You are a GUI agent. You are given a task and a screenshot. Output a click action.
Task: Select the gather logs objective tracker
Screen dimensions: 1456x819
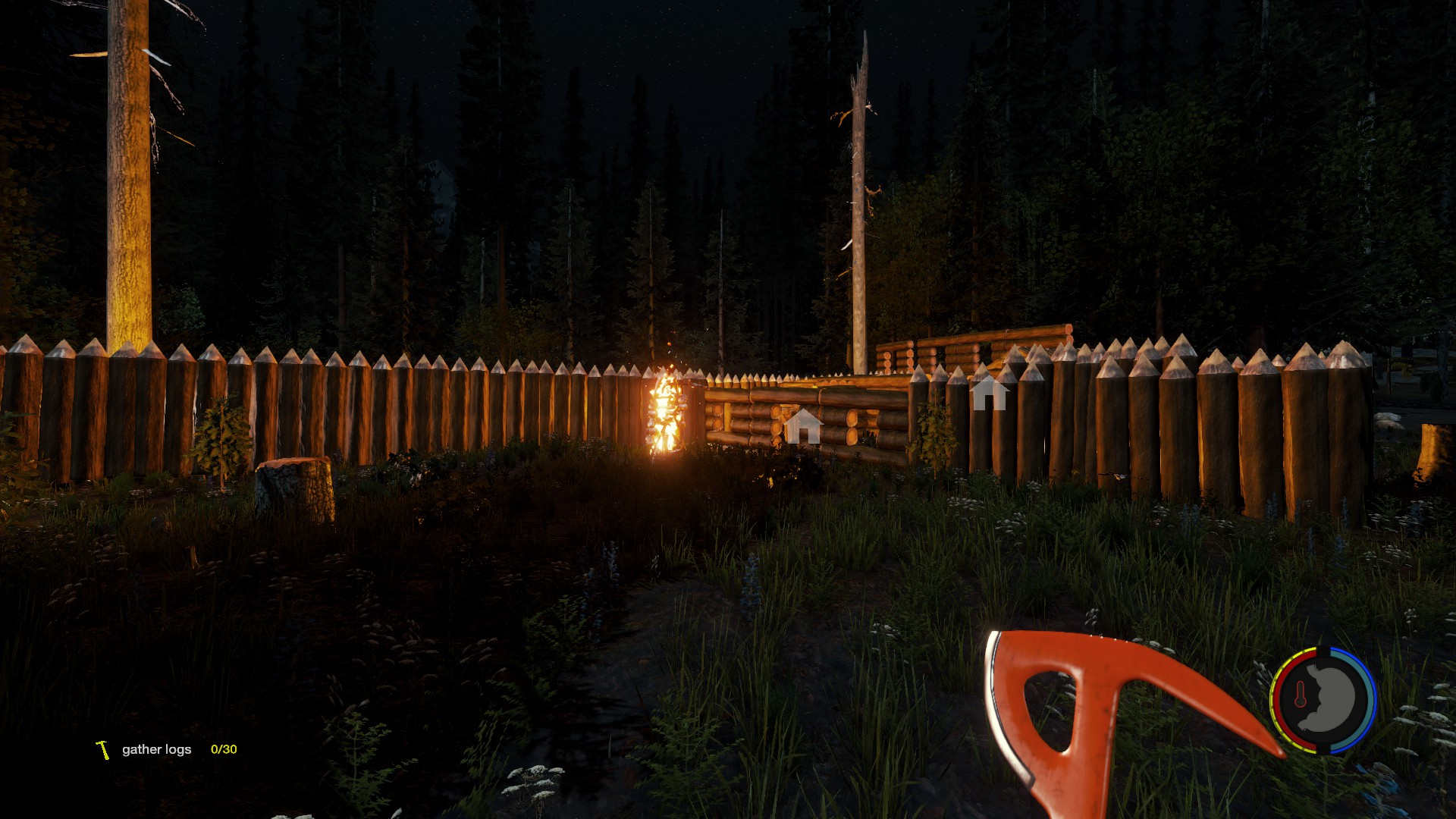coord(157,749)
